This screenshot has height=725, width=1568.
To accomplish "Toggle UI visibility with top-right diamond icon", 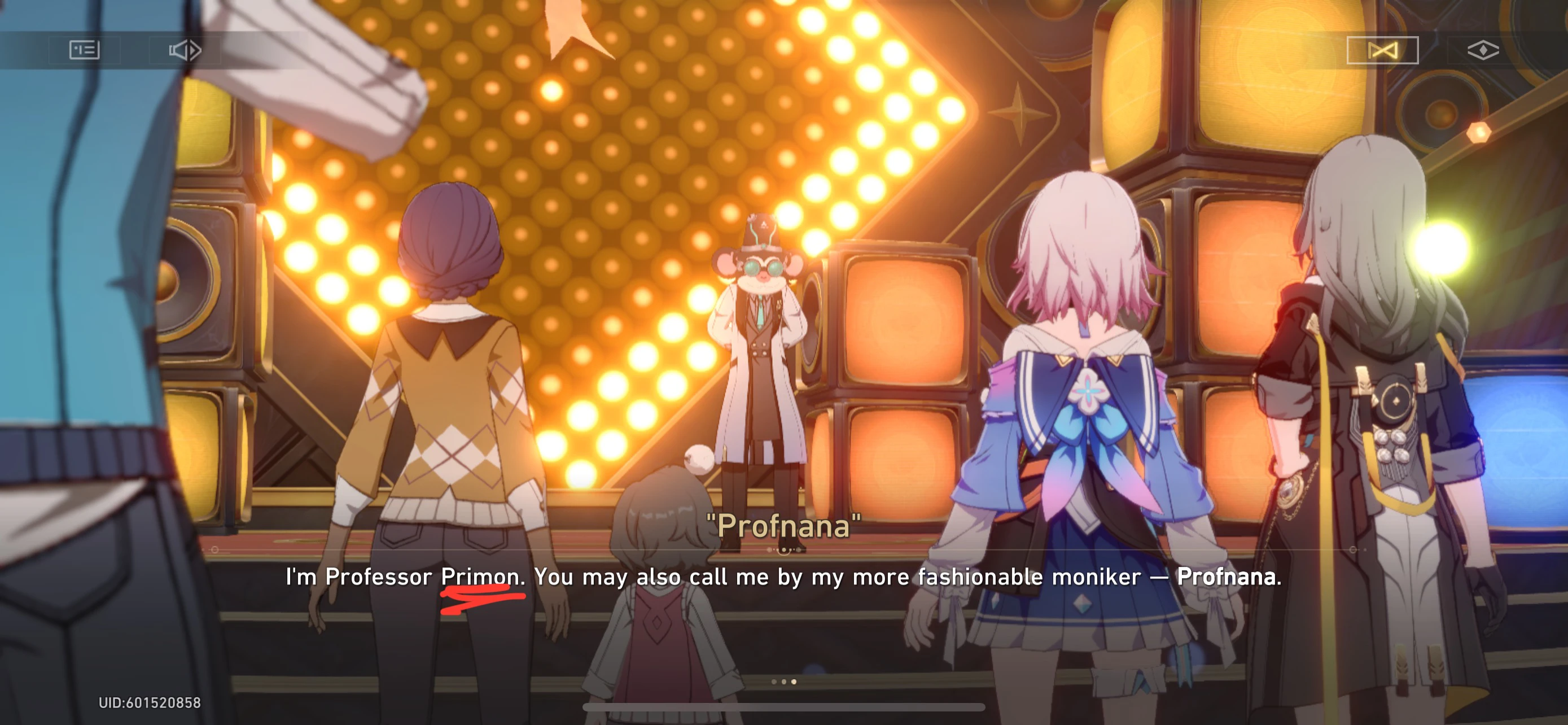I will click(x=1484, y=50).
